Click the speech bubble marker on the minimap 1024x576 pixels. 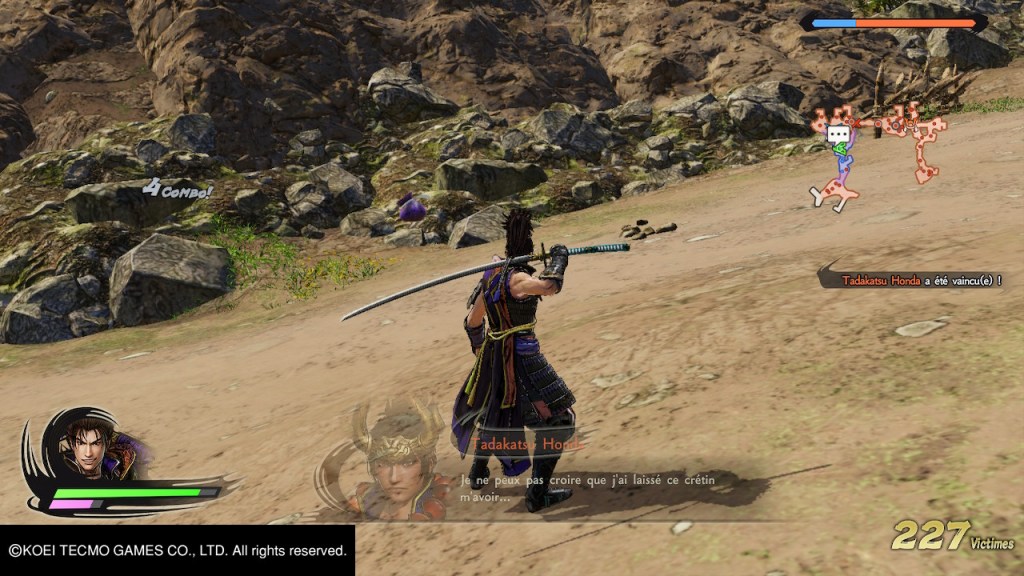[x=838, y=135]
